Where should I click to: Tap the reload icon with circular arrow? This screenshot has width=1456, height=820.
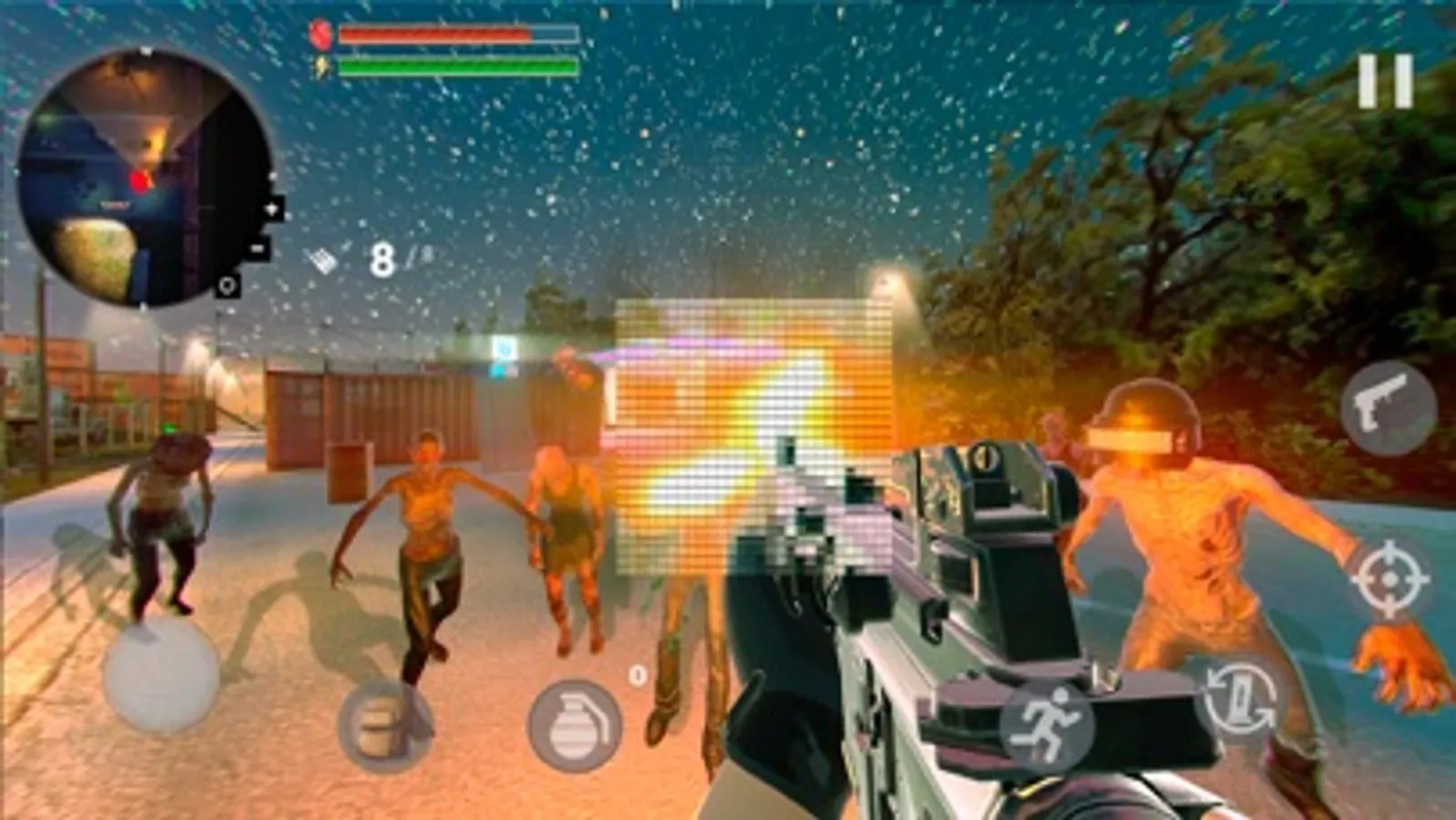tap(1238, 697)
